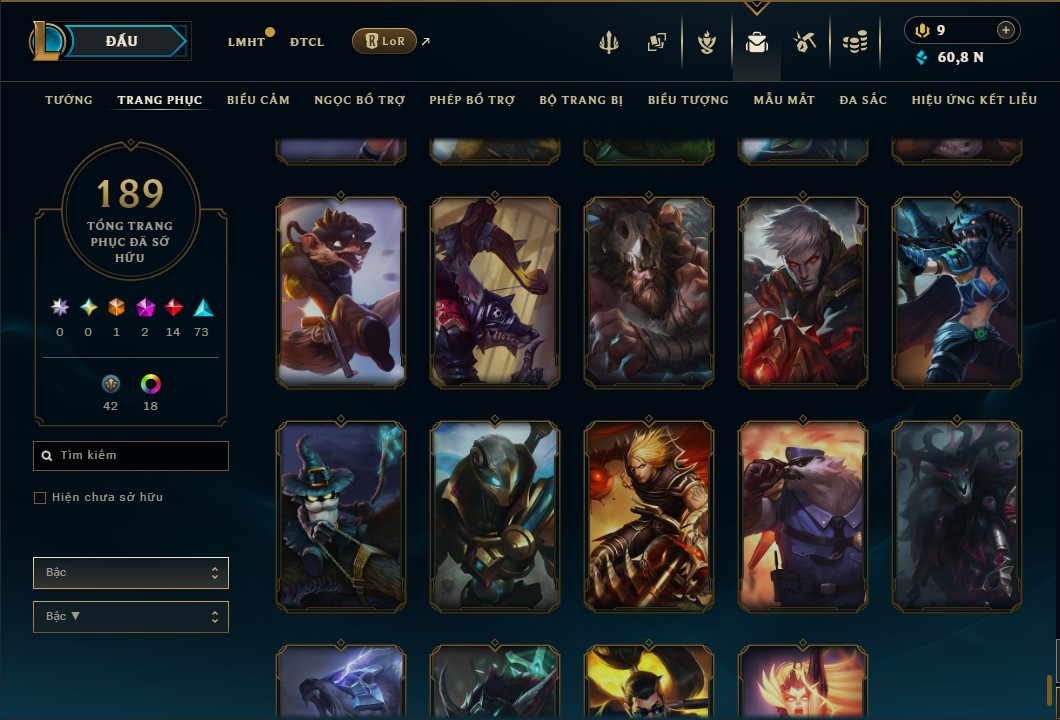Open the coin stack store icon

pyautogui.click(x=854, y=42)
